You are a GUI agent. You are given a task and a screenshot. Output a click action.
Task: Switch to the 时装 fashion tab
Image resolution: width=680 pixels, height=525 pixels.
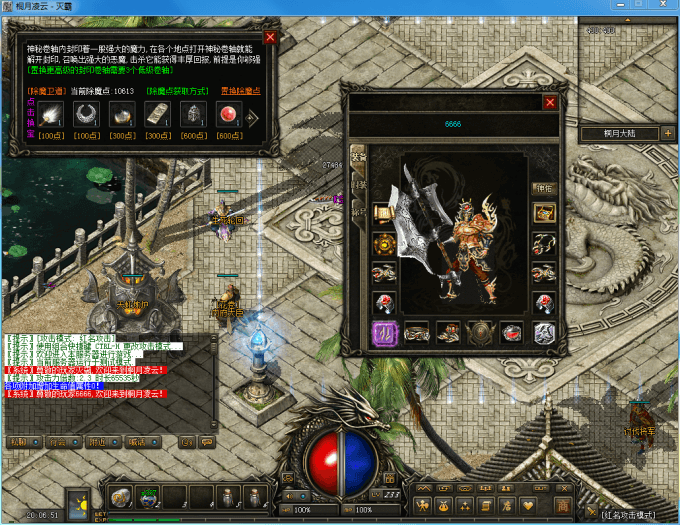pos(358,184)
